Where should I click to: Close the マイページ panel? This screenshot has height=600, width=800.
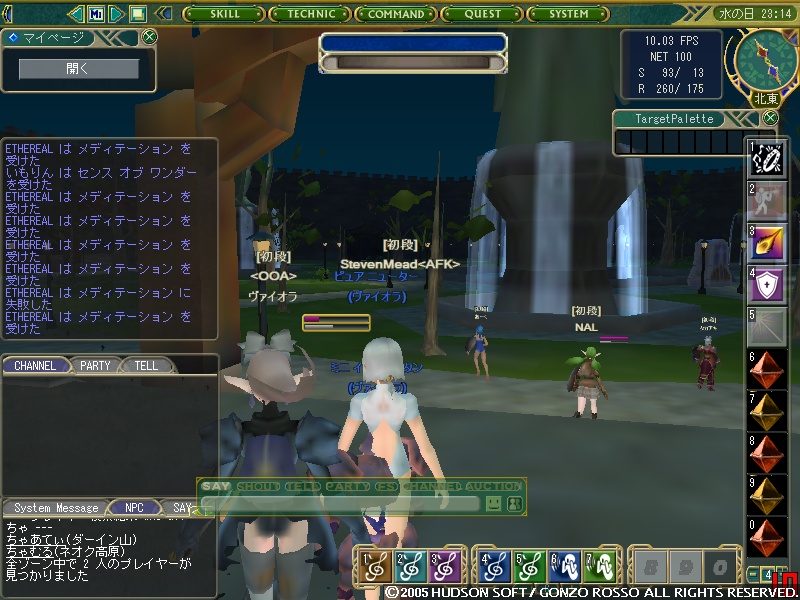(149, 37)
